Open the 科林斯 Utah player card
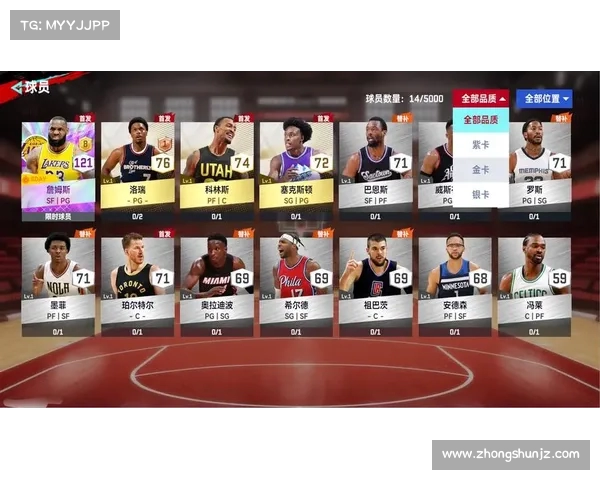The image size is (600, 480). click(x=216, y=168)
